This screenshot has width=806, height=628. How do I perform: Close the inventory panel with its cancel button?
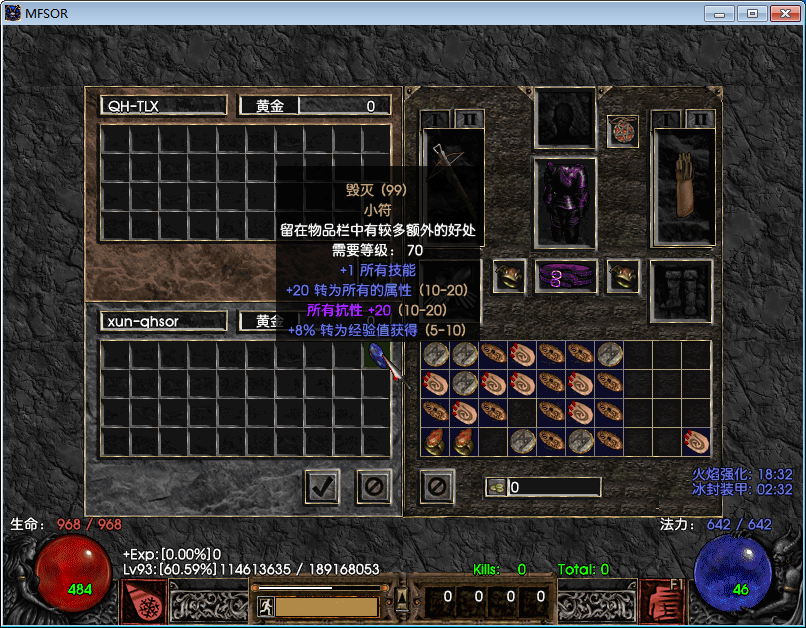[438, 487]
